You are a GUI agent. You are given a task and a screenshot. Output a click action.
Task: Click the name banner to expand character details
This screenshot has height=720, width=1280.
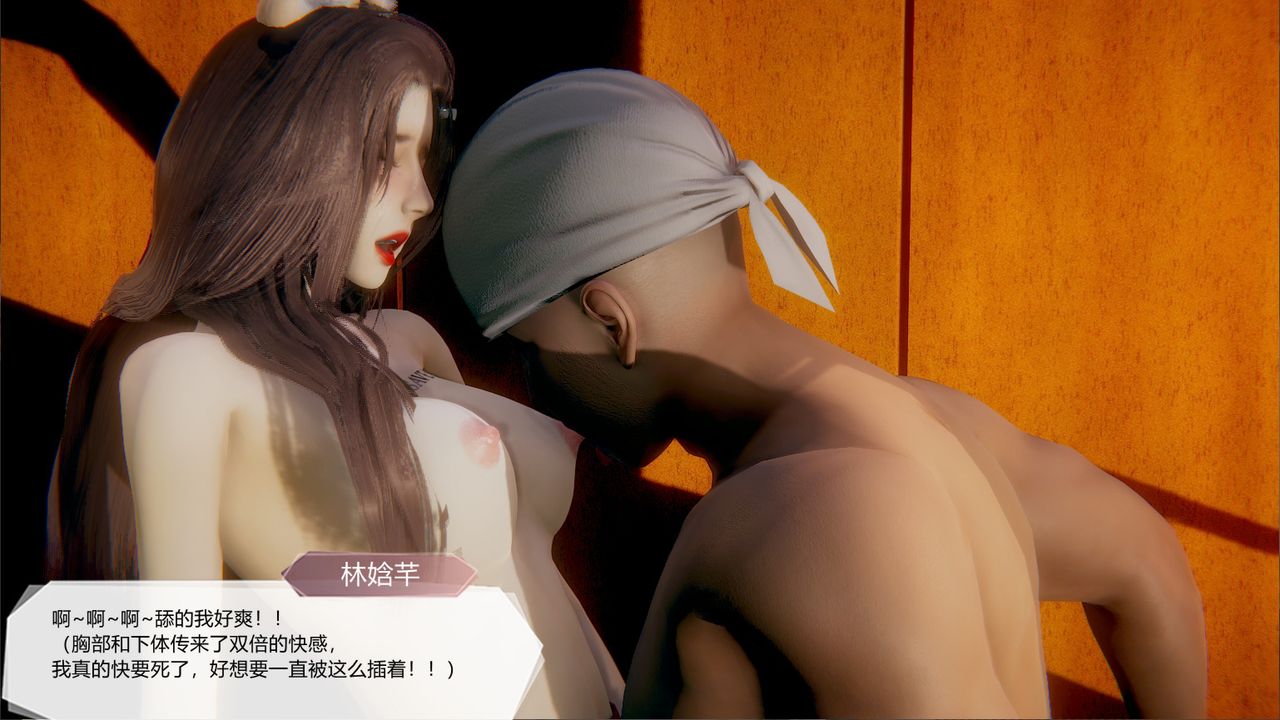(380, 572)
